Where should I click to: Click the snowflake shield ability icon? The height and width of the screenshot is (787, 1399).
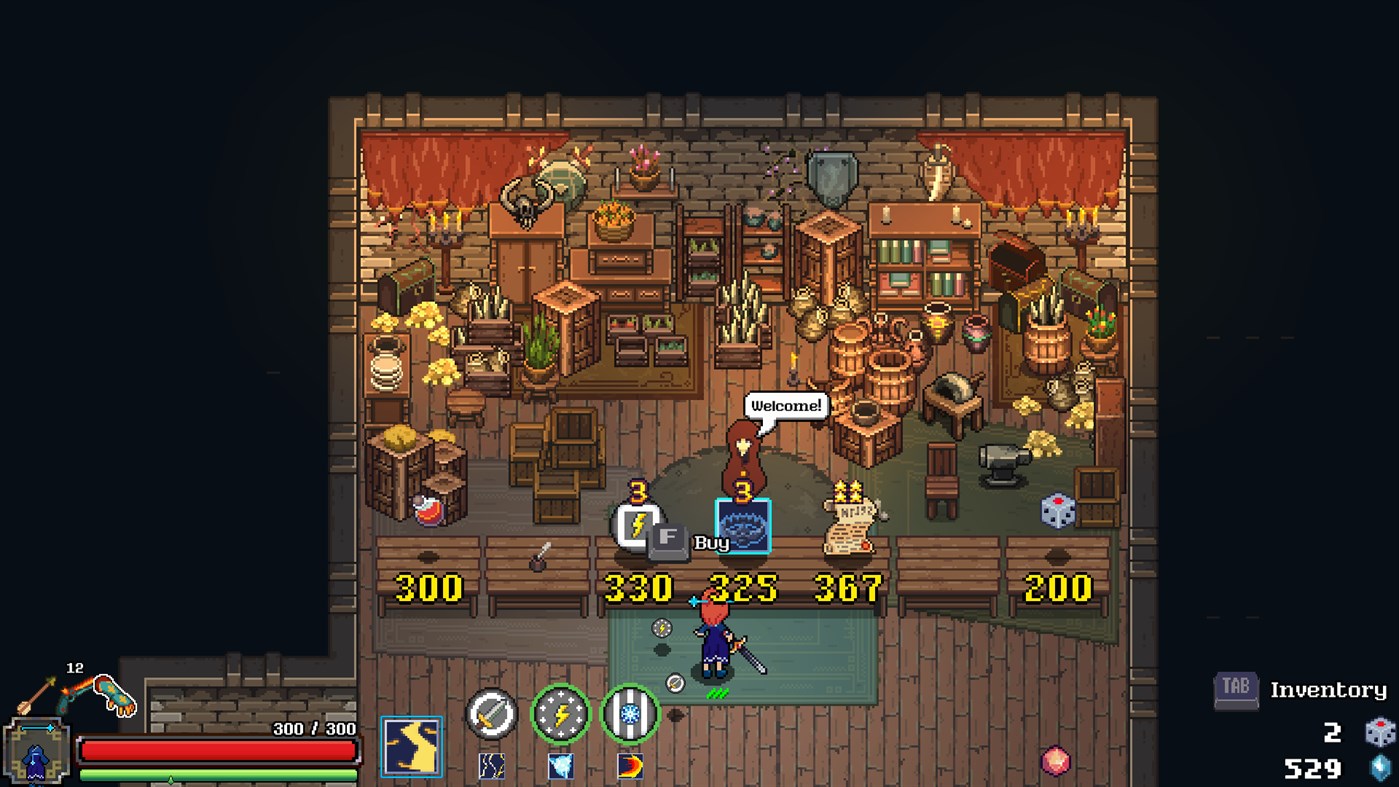click(628, 715)
